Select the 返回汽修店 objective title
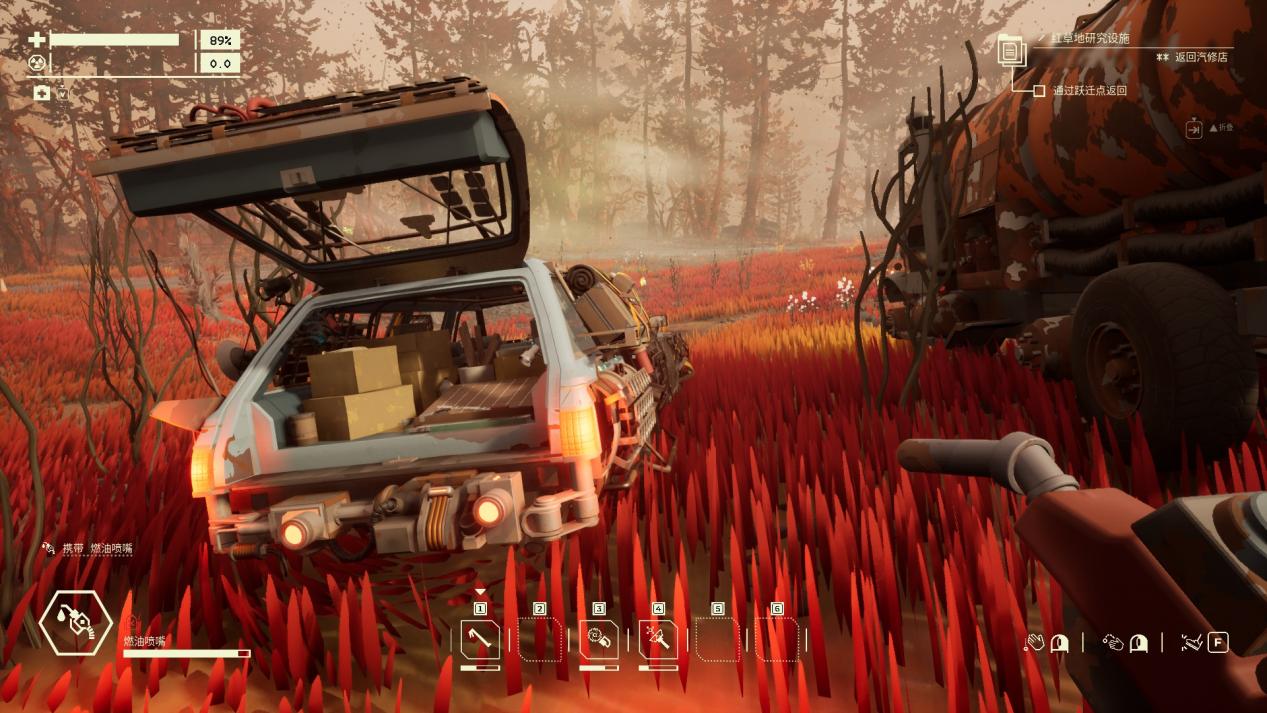Image resolution: width=1267 pixels, height=713 pixels. point(1201,58)
